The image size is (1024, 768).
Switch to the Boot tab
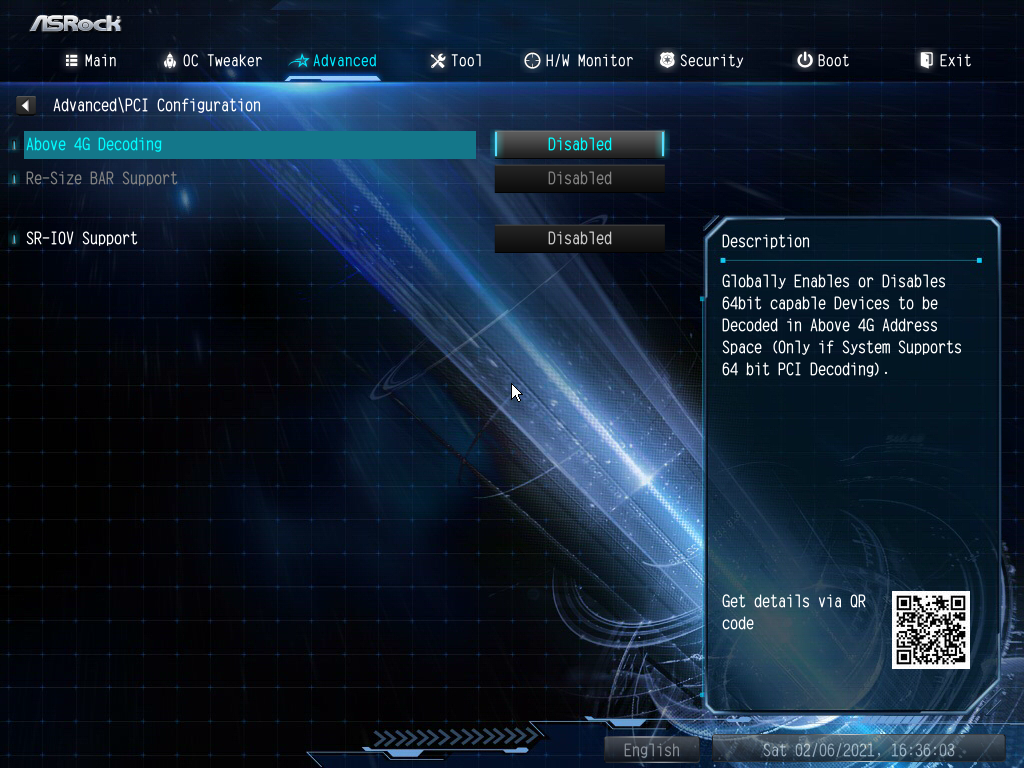point(823,61)
